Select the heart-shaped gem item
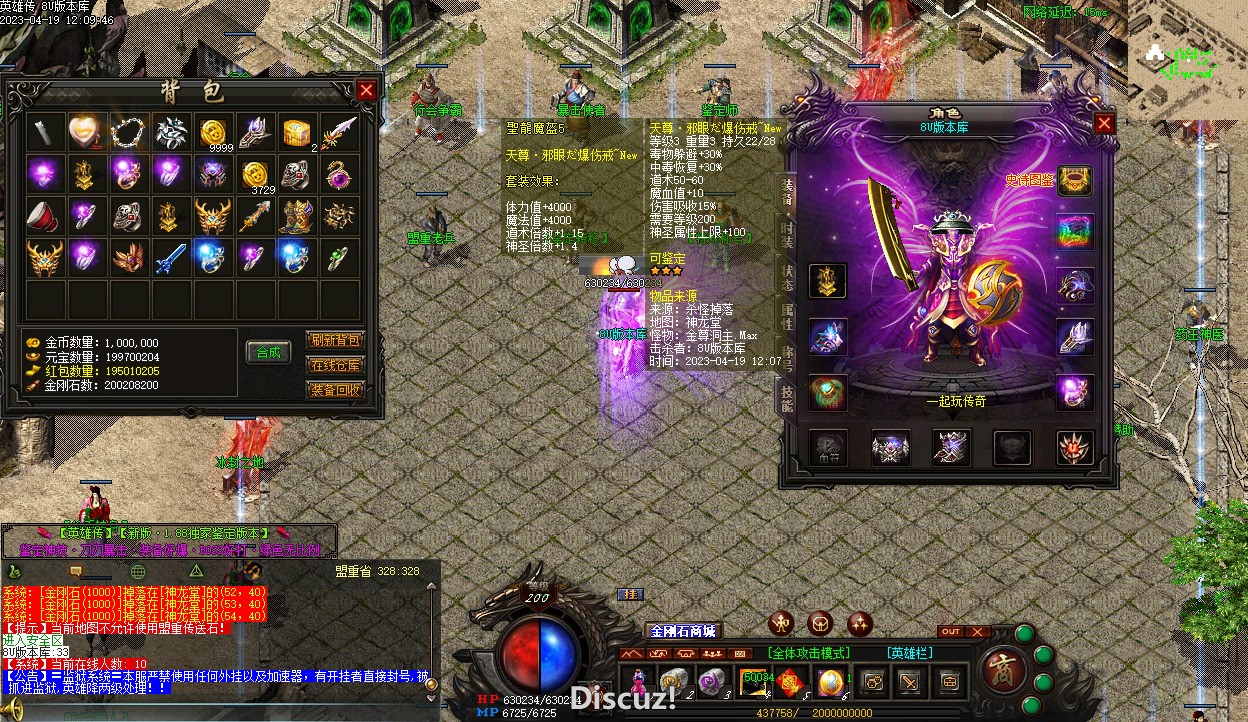 coord(86,131)
